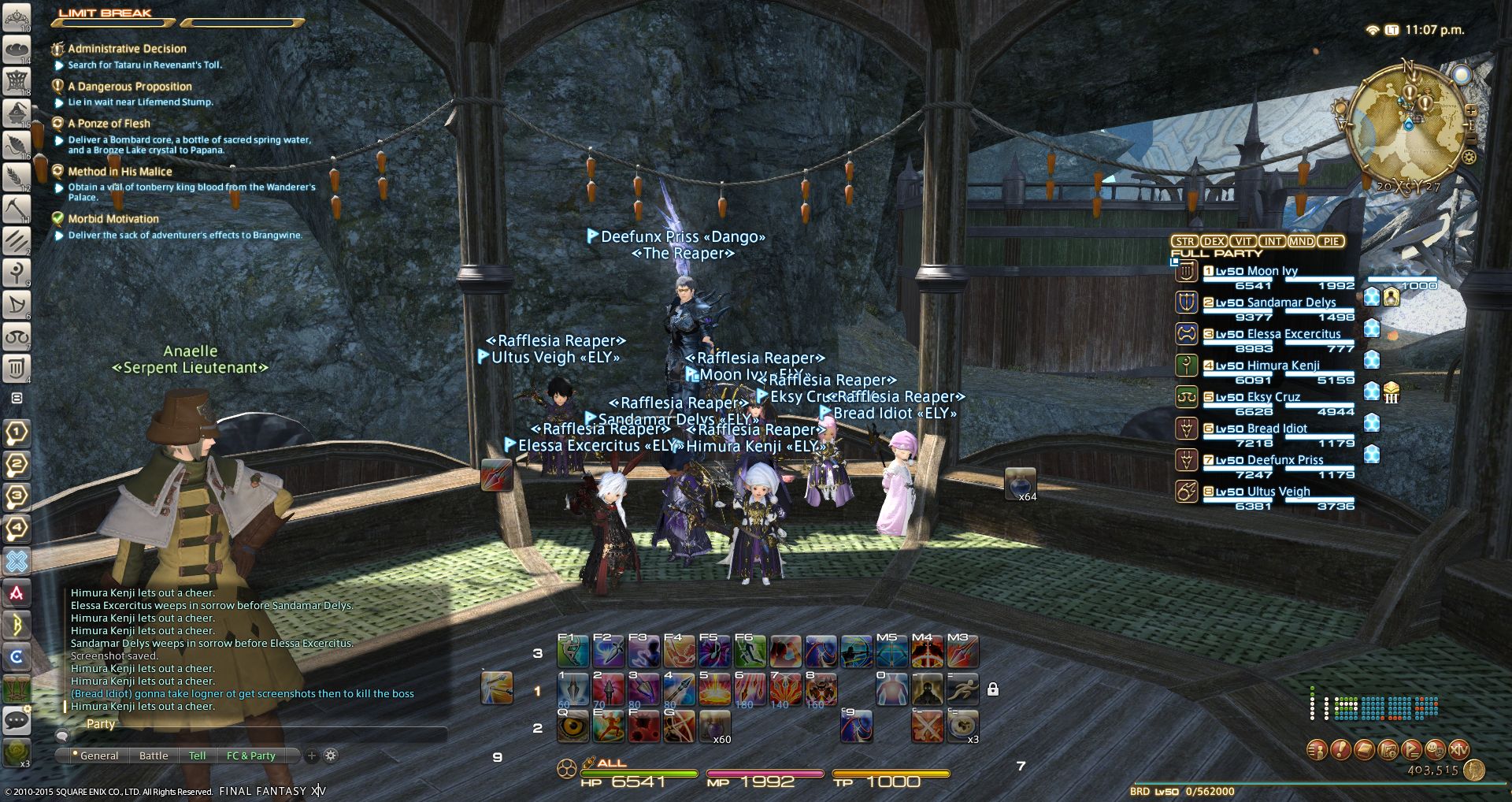Target Sandamar Delys in the party list
This screenshot has height=802, width=1512.
pos(1291,303)
